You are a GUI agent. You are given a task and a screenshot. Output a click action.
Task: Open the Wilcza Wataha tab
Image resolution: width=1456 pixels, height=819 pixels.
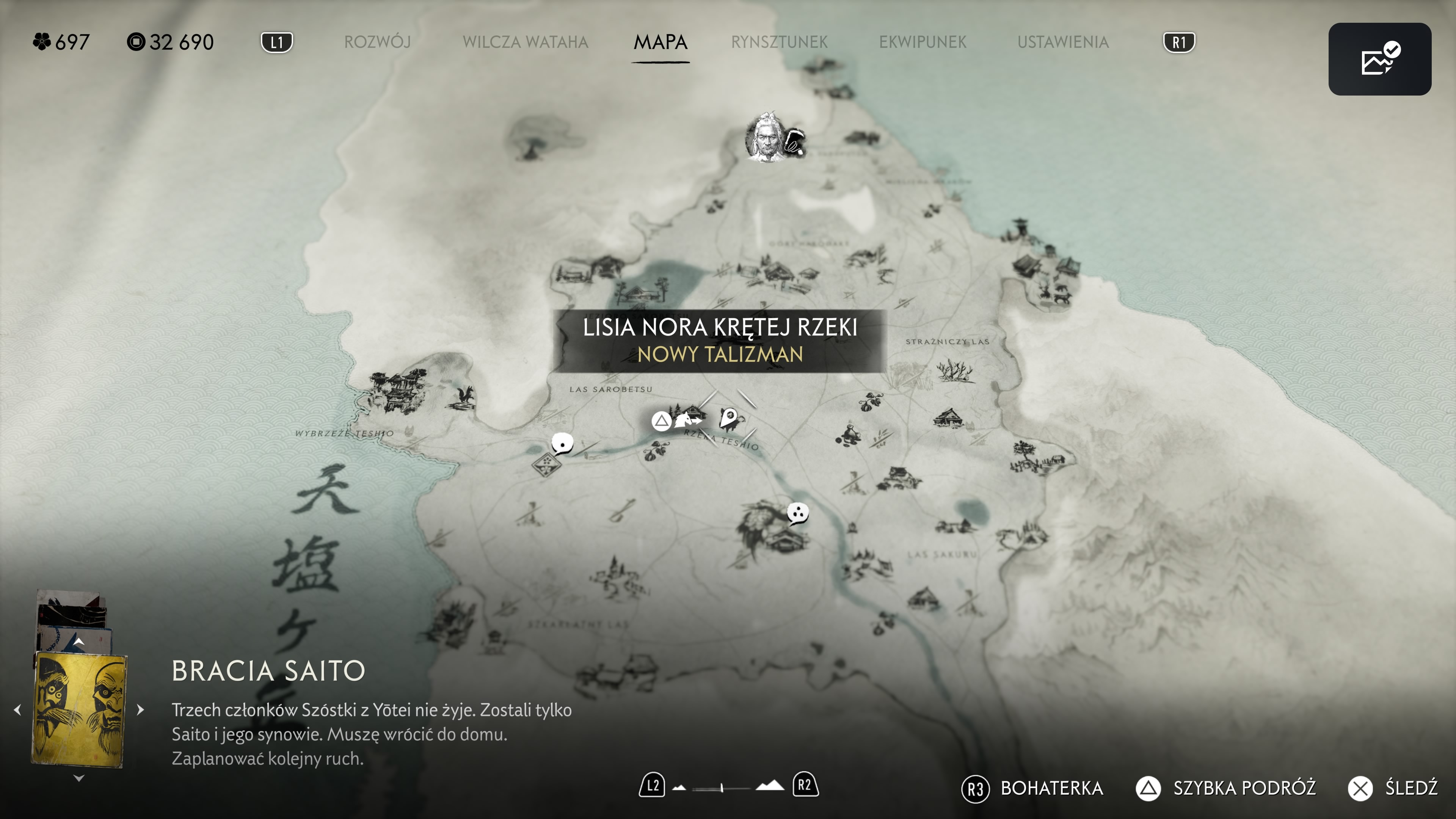point(525,42)
